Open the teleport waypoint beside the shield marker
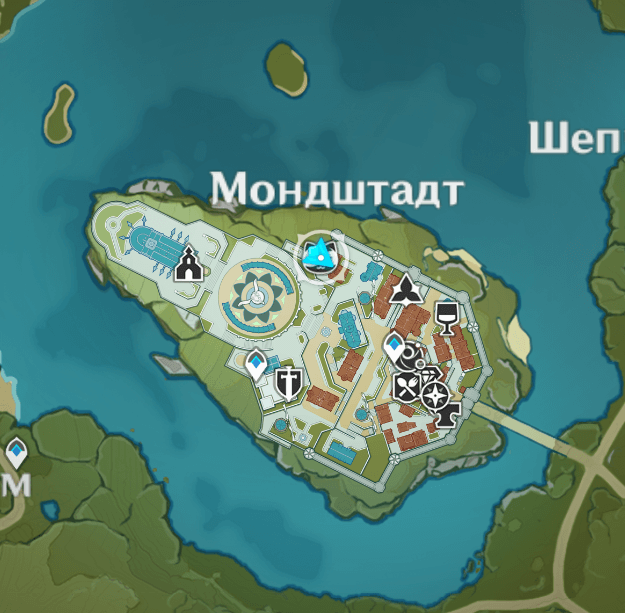 [x=257, y=365]
